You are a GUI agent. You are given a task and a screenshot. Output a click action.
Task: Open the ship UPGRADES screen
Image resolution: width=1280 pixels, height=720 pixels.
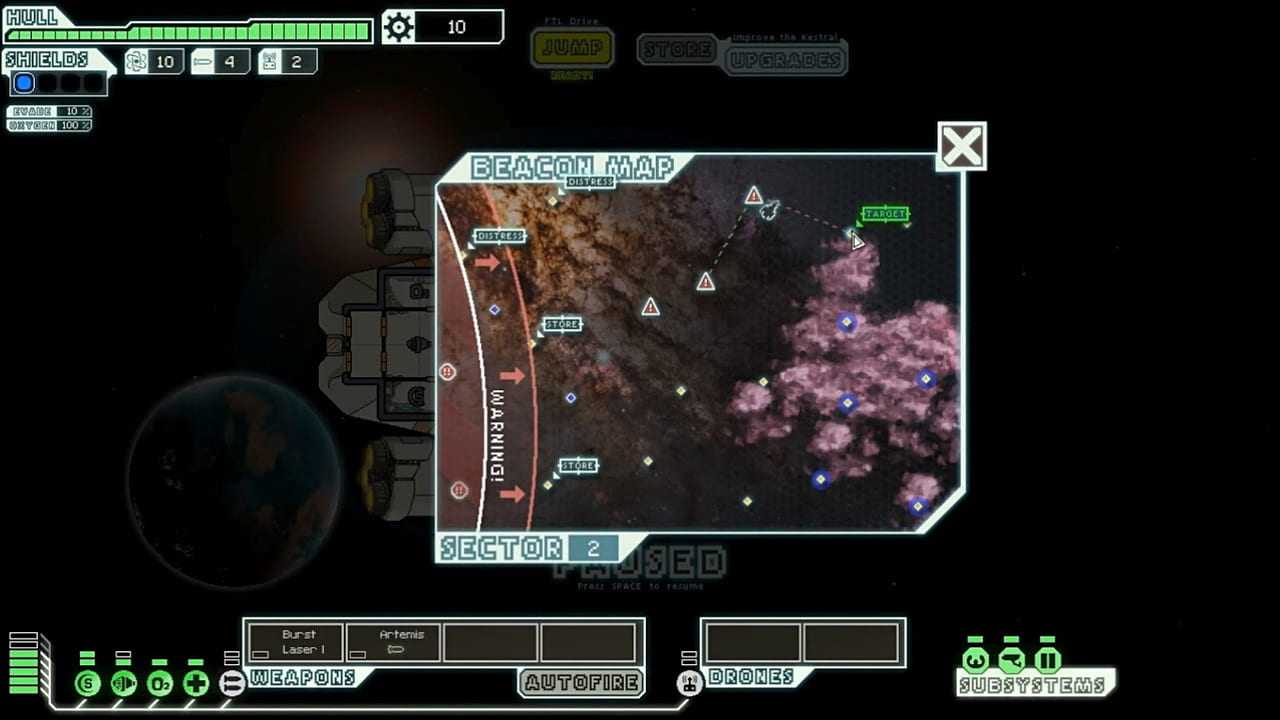(785, 59)
